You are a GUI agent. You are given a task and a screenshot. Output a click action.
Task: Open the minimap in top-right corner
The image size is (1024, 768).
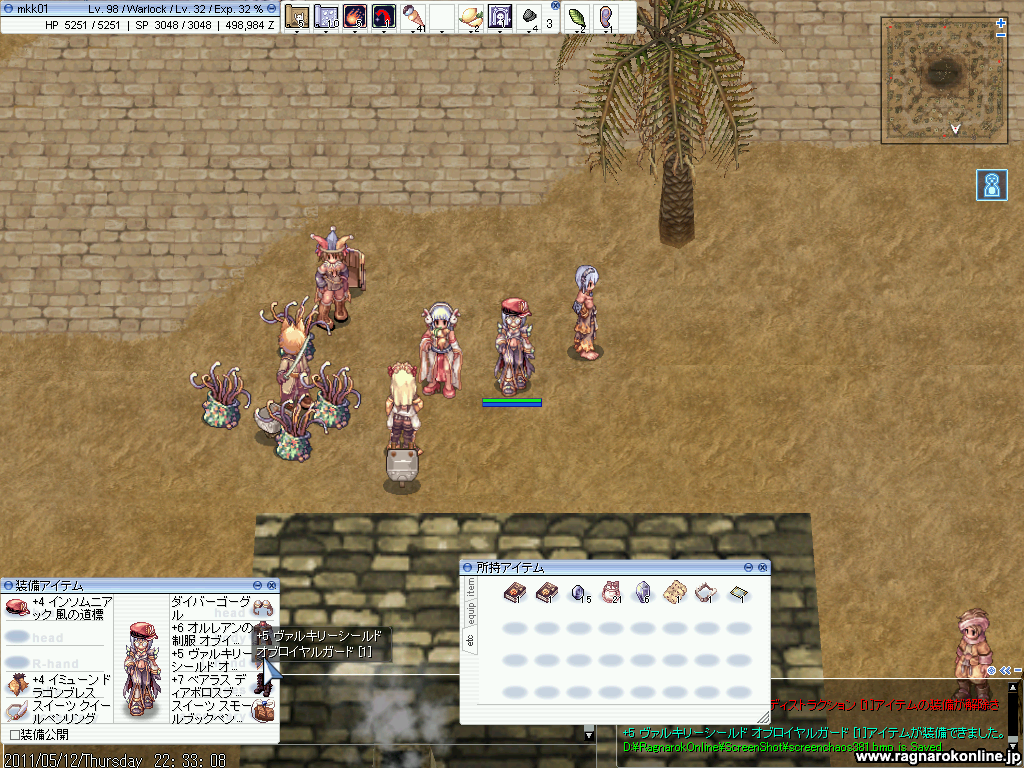938,80
